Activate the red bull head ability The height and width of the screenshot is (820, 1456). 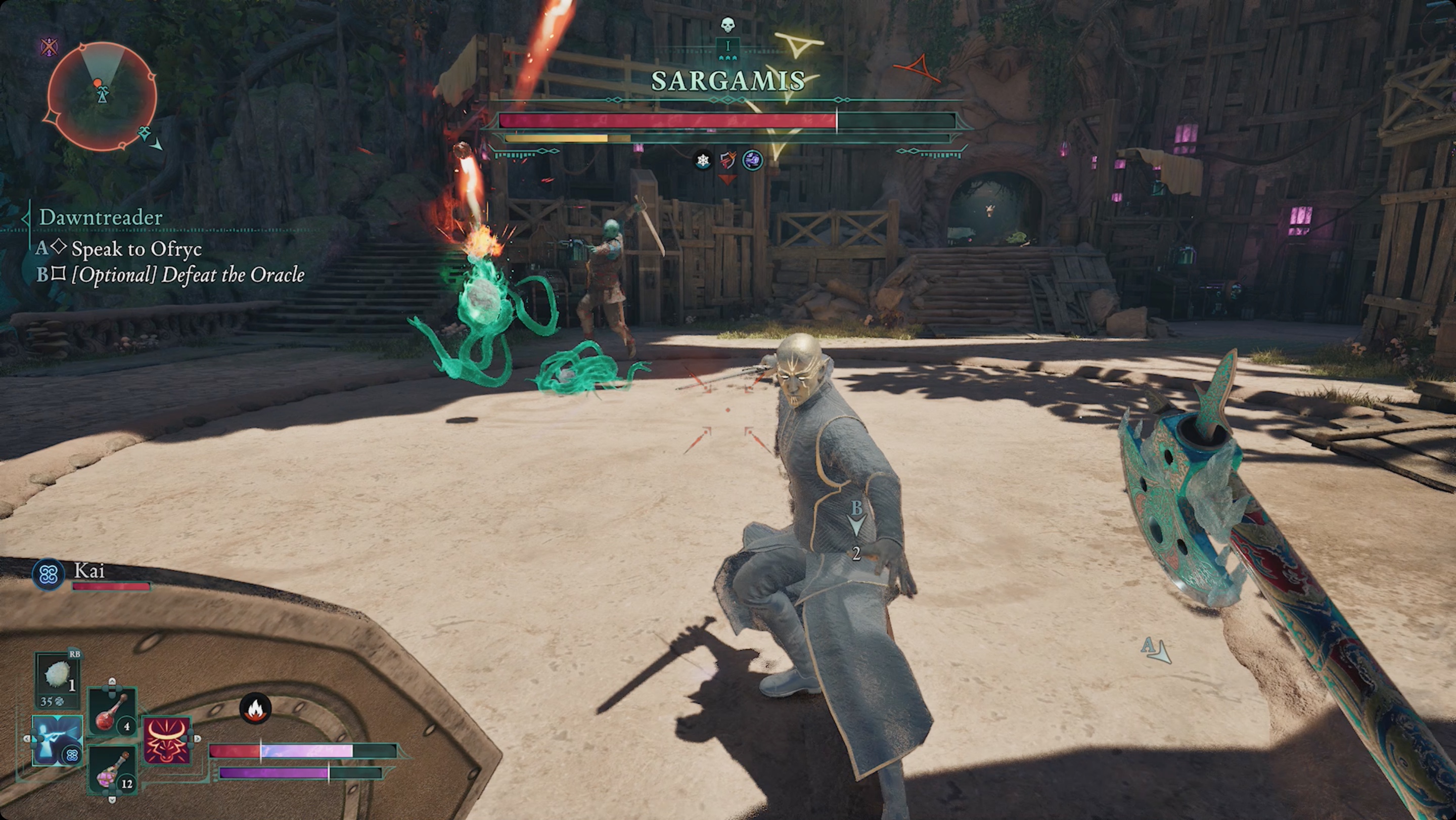[167, 740]
